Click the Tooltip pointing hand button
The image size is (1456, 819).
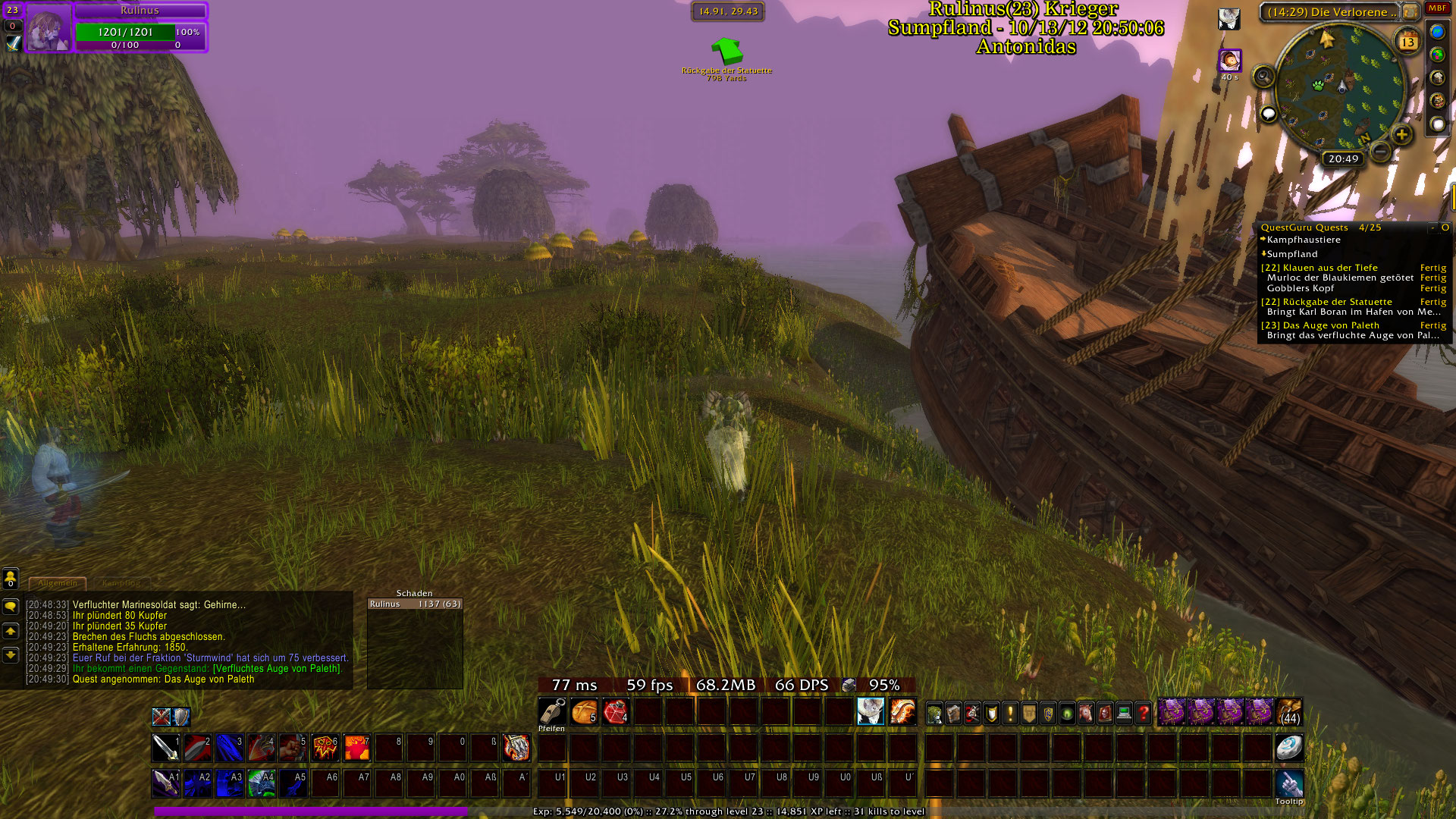pyautogui.click(x=1288, y=783)
